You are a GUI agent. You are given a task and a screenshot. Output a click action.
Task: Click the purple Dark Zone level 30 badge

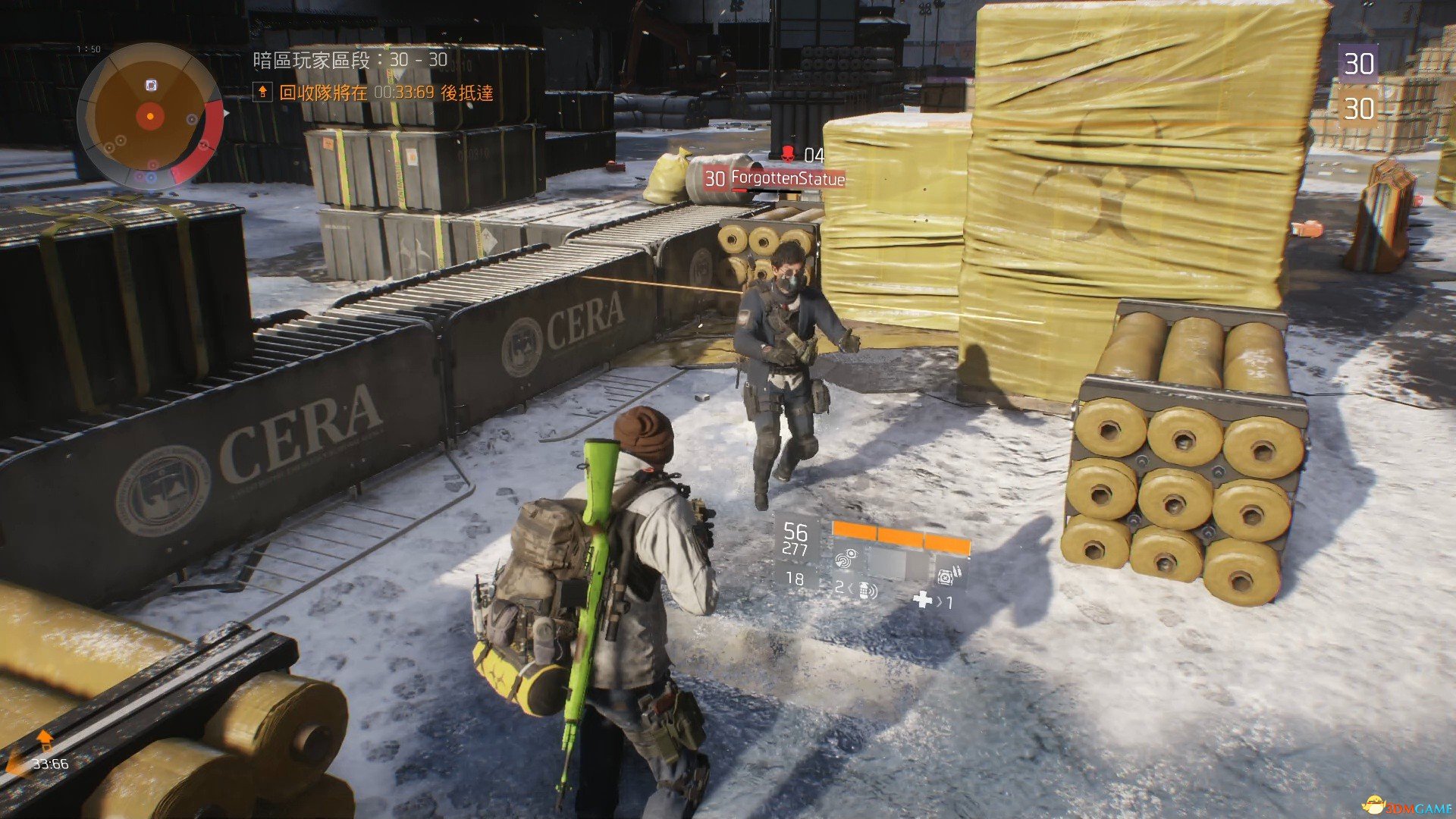tap(1357, 64)
